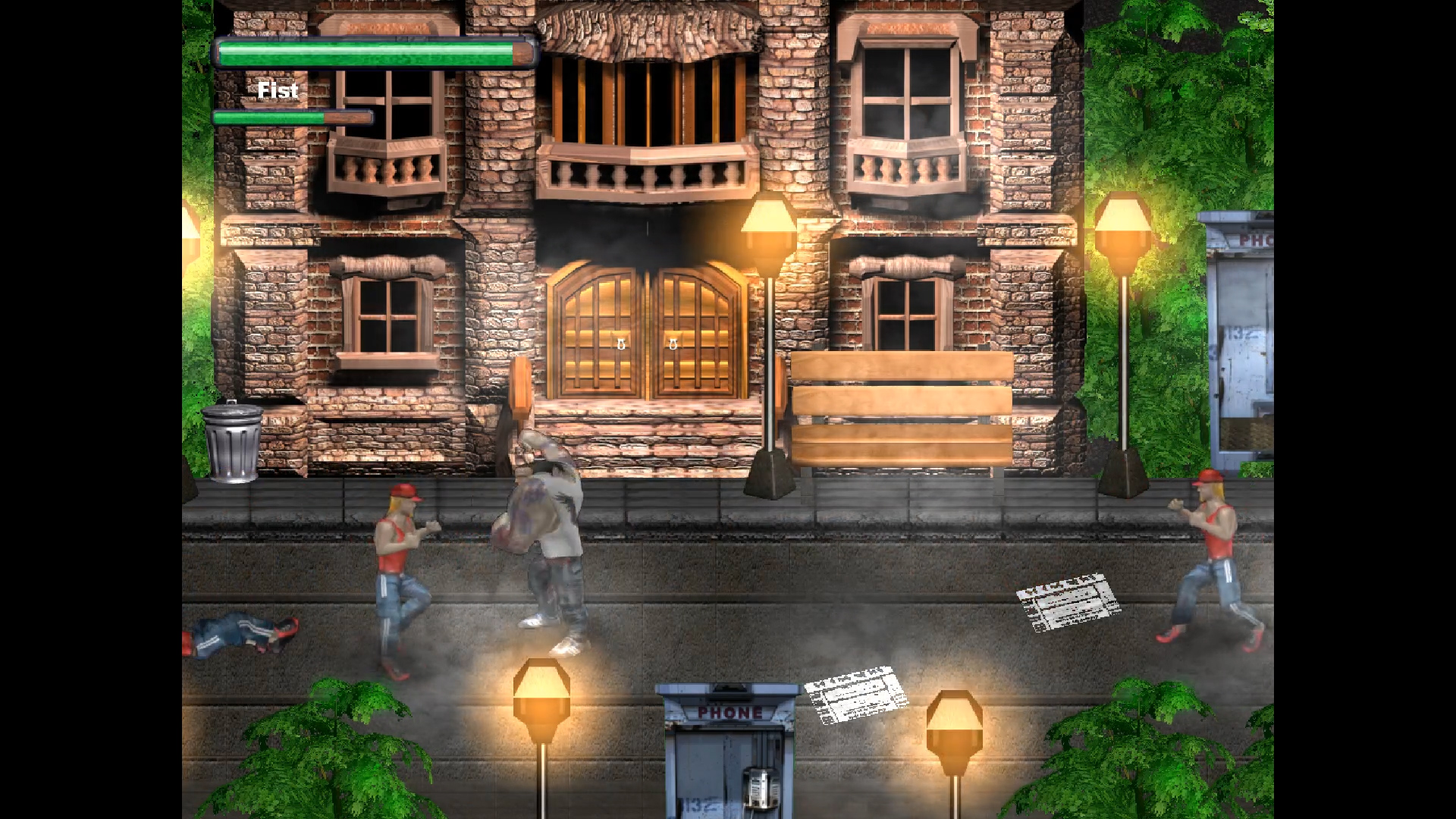Click the Fist weapon label
Screen dimensions: 1456x819
(278, 90)
